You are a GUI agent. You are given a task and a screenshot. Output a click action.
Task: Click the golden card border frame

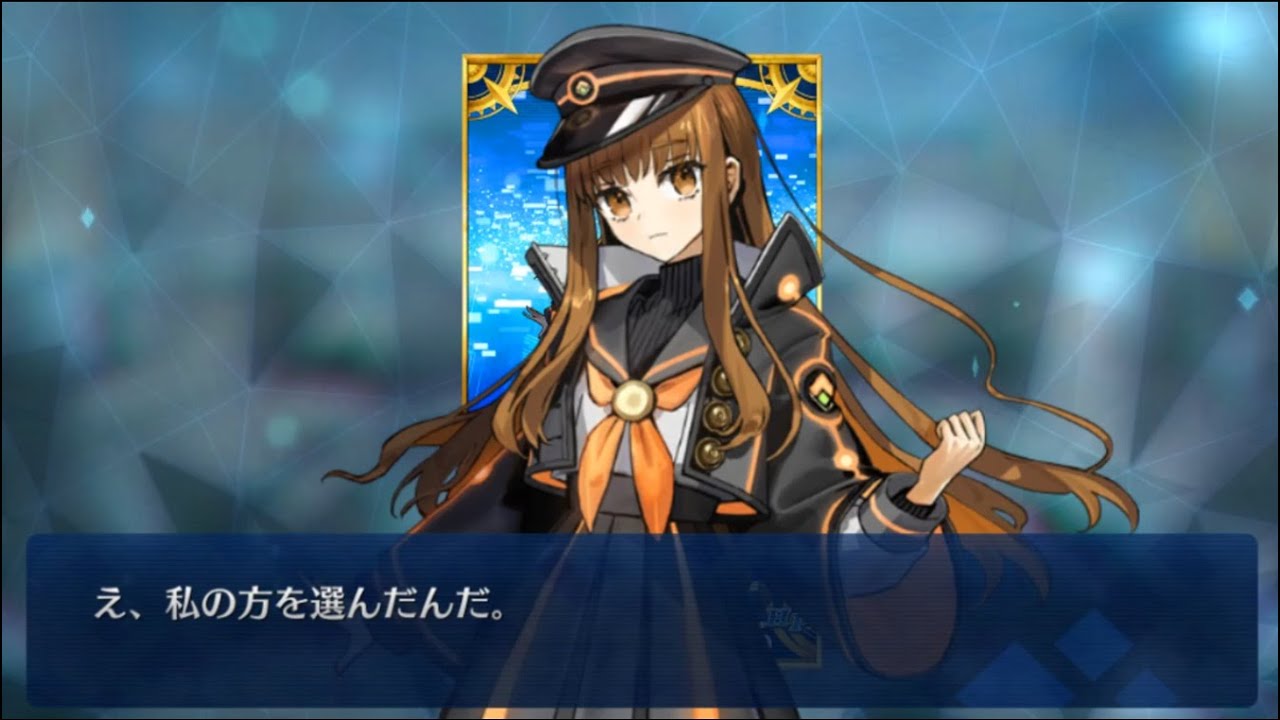pyautogui.click(x=468, y=300)
